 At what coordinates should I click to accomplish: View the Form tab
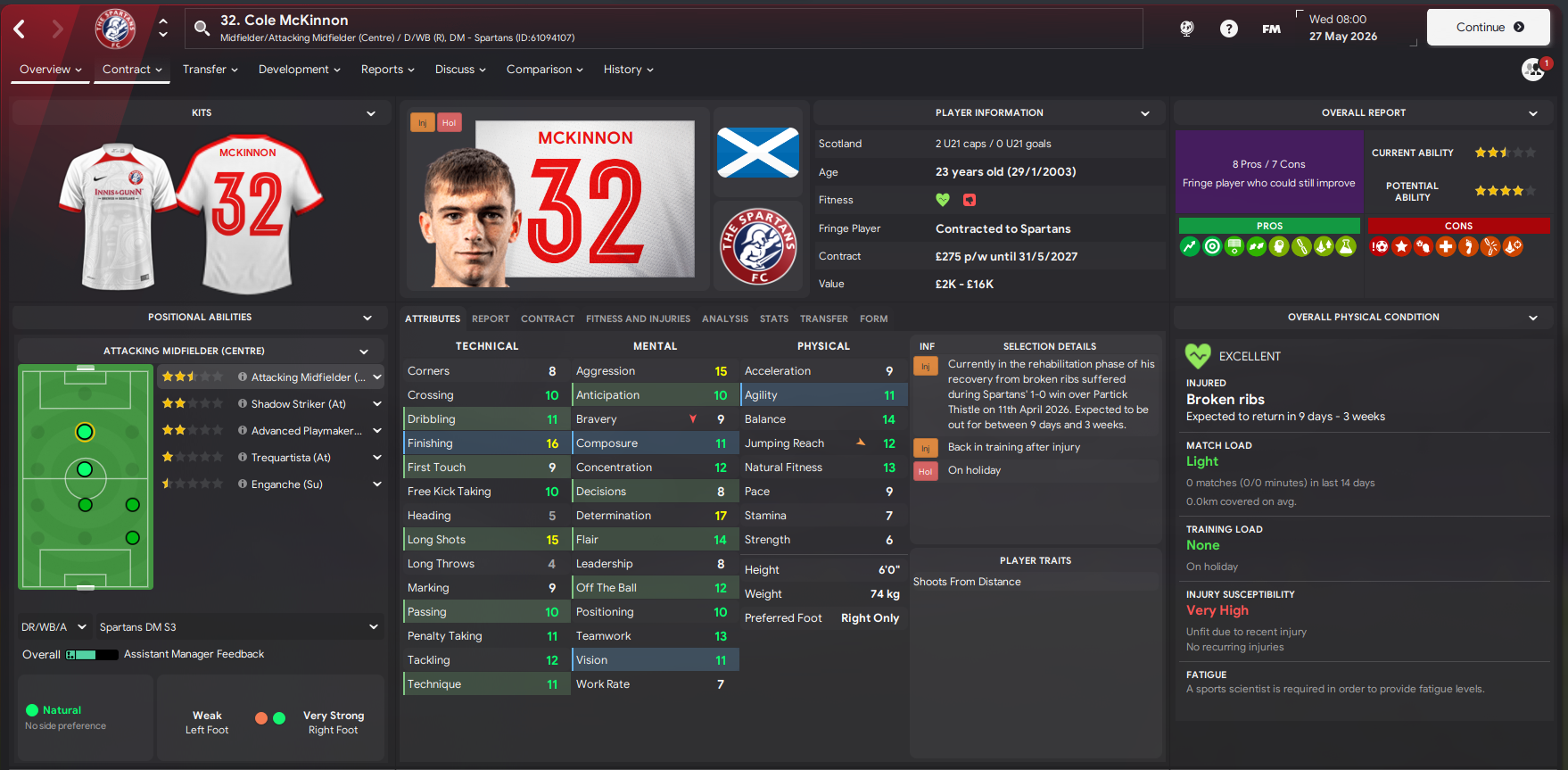point(873,319)
